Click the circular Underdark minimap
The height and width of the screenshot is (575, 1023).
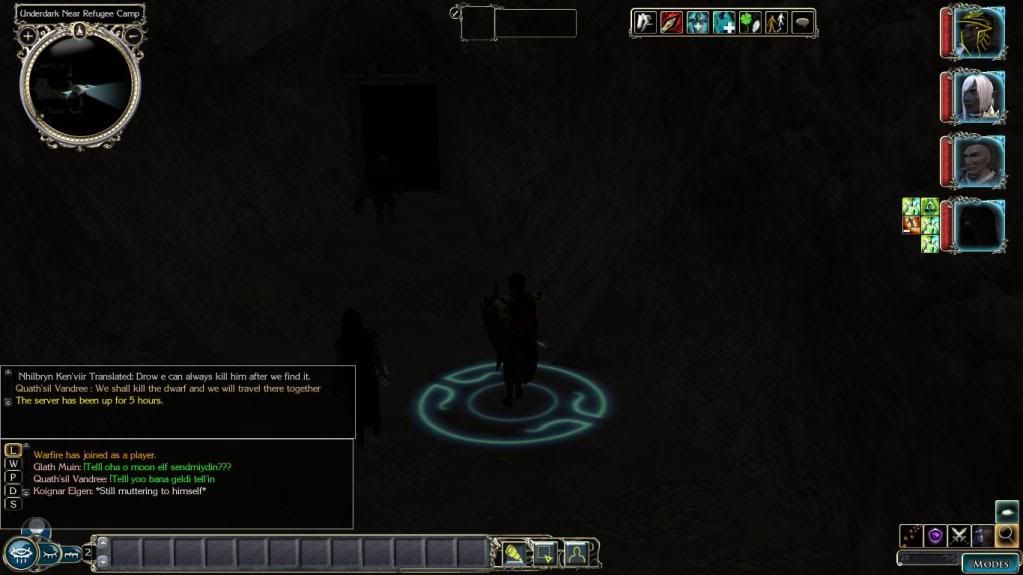80,87
